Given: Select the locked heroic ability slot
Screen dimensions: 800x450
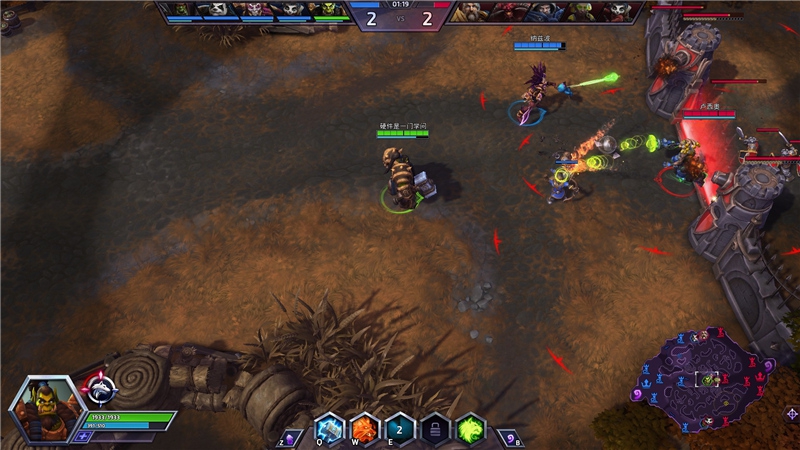Looking at the screenshot, I should tap(435, 427).
